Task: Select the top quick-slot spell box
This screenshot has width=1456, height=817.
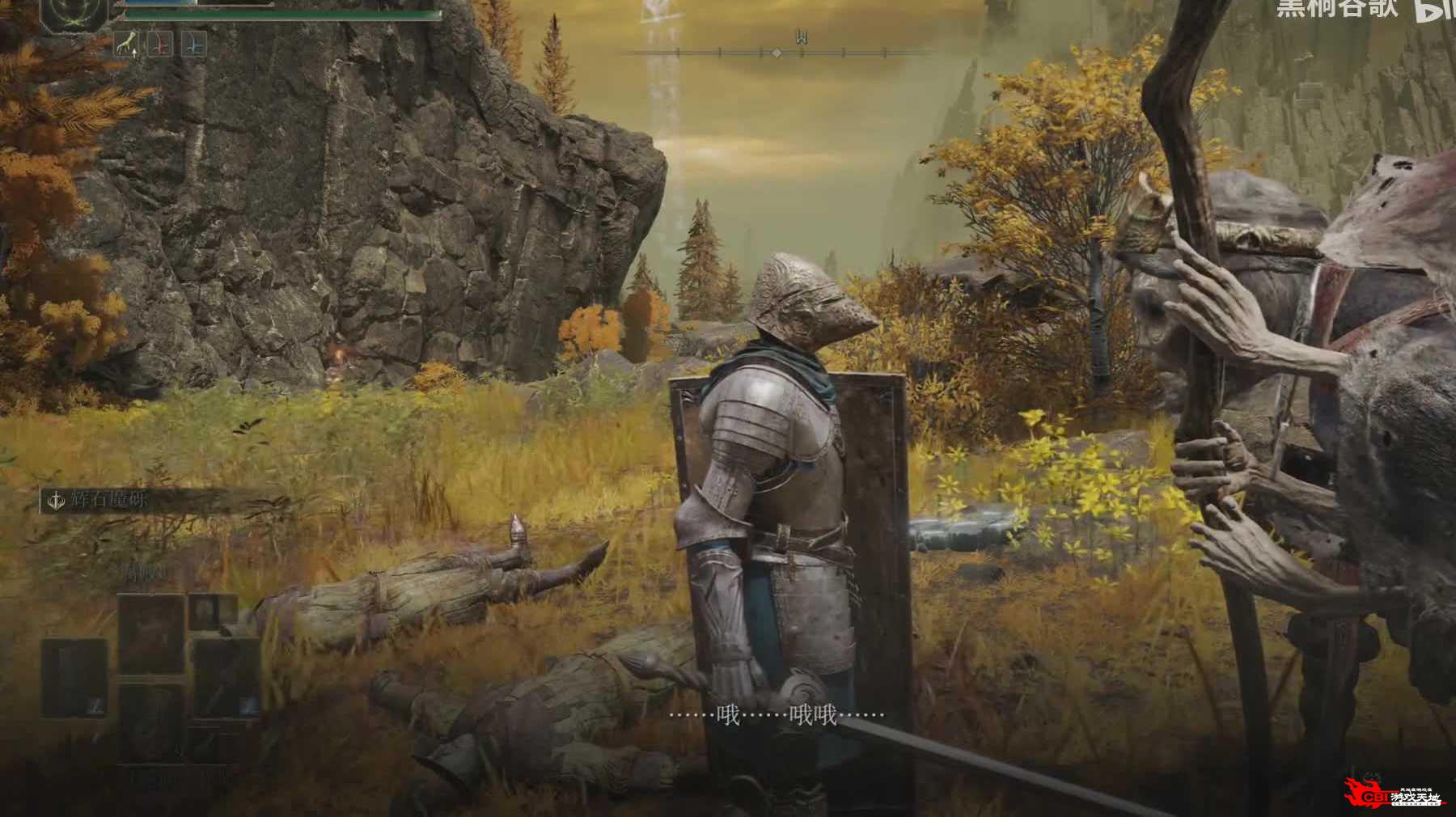Action: (151, 633)
